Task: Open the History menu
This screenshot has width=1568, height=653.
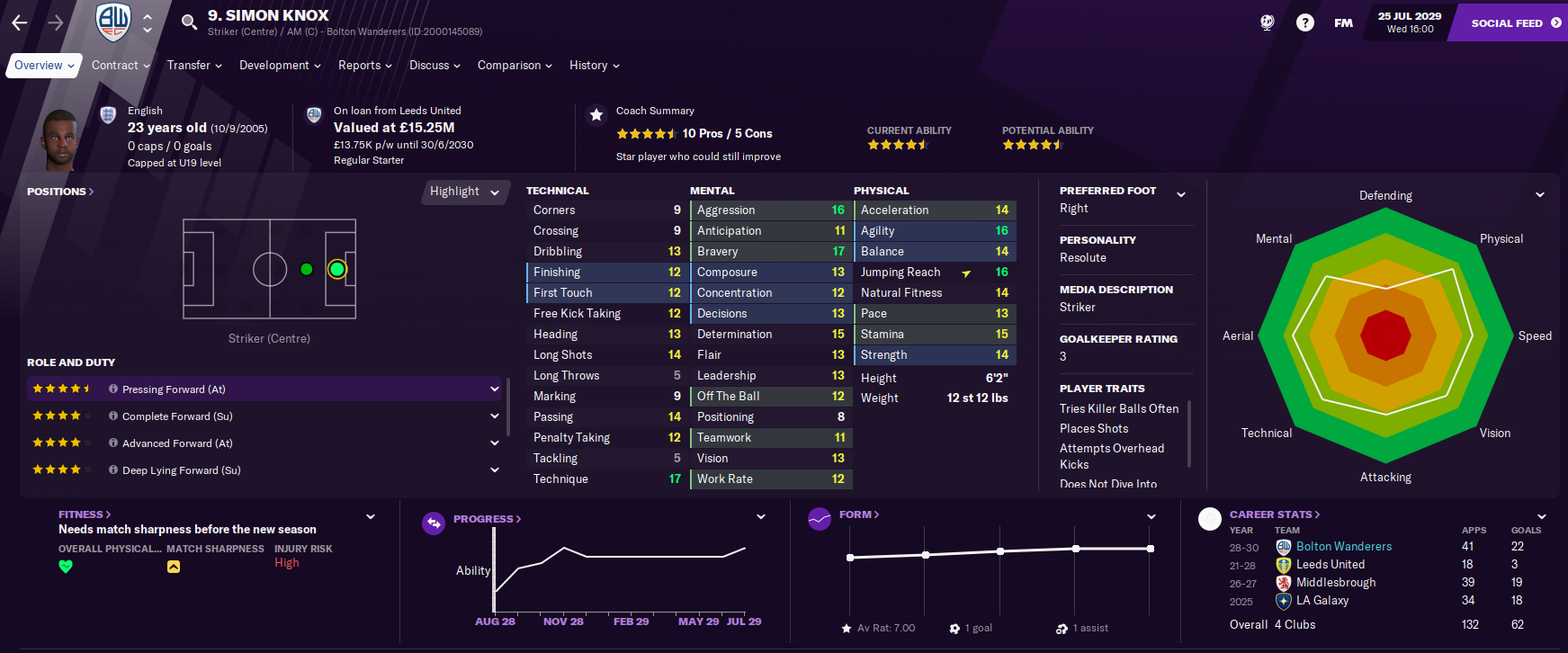Action: 594,66
